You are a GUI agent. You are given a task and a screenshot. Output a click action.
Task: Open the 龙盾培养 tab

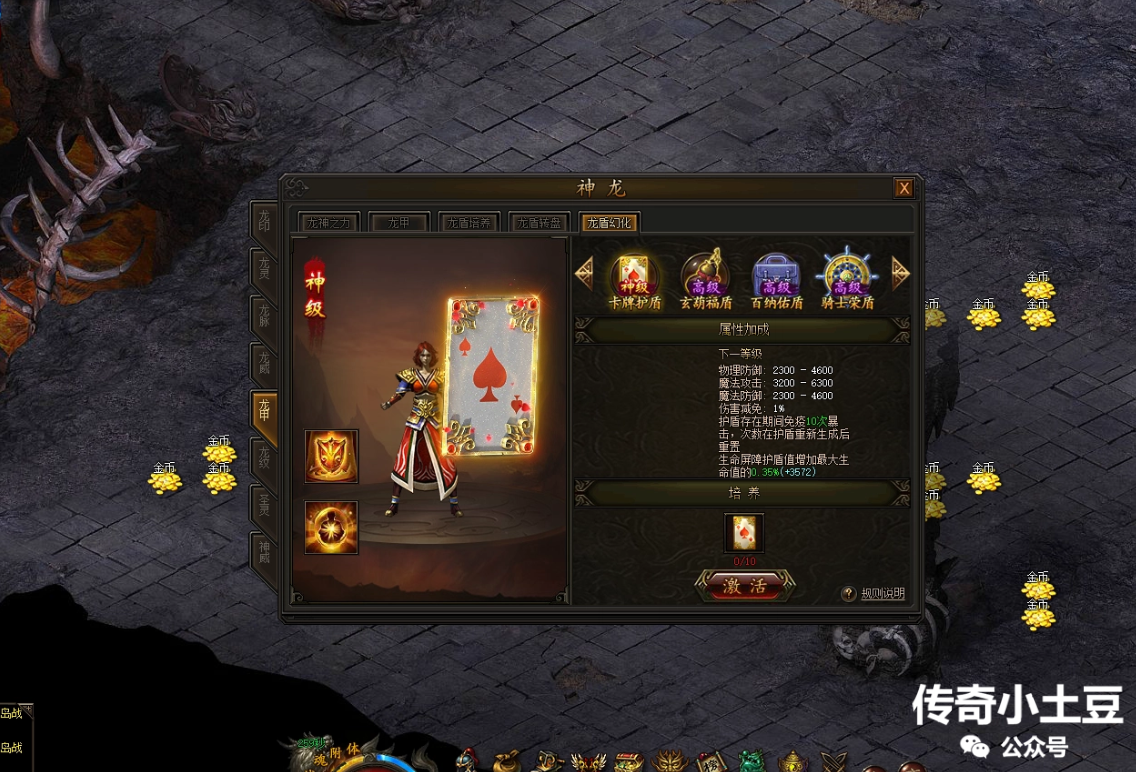469,223
